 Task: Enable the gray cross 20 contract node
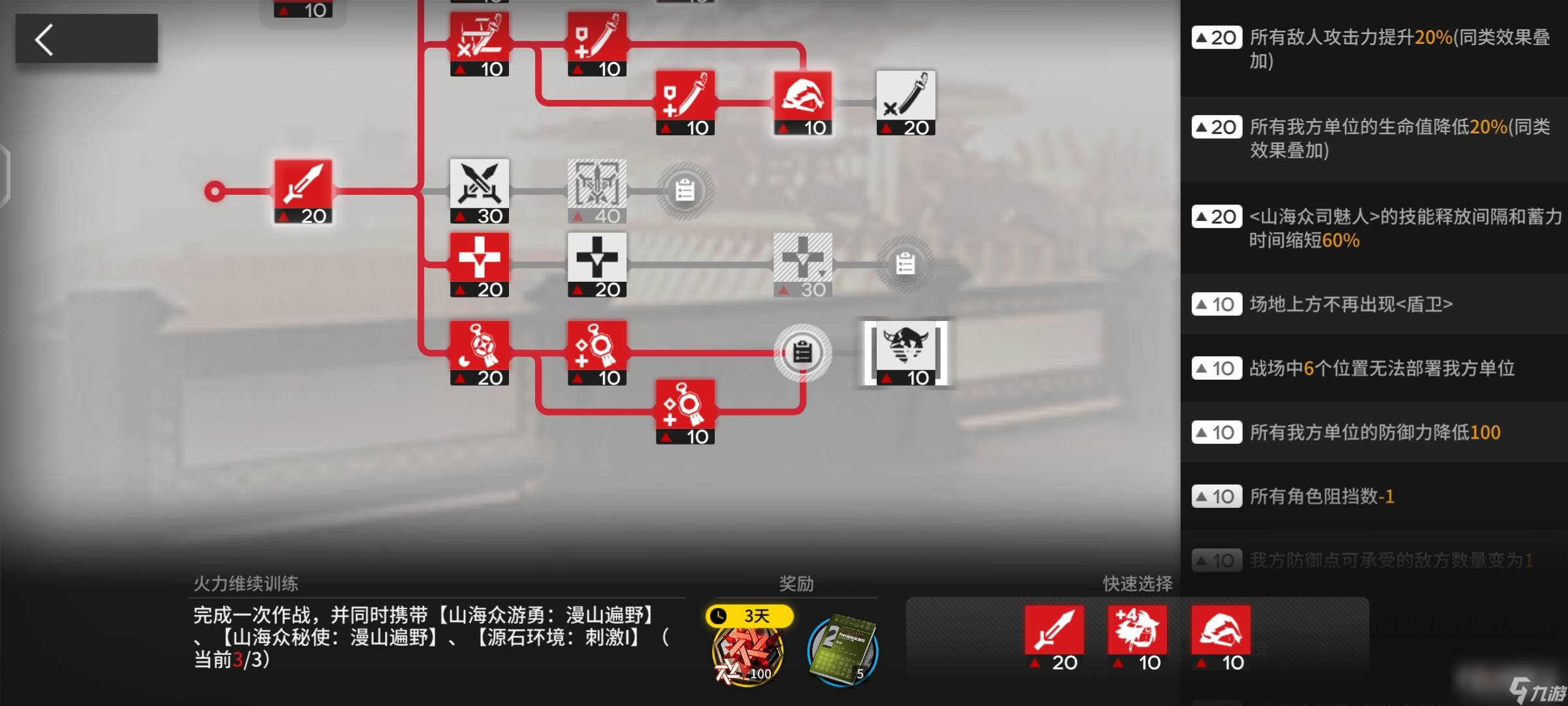pyautogui.click(x=596, y=265)
